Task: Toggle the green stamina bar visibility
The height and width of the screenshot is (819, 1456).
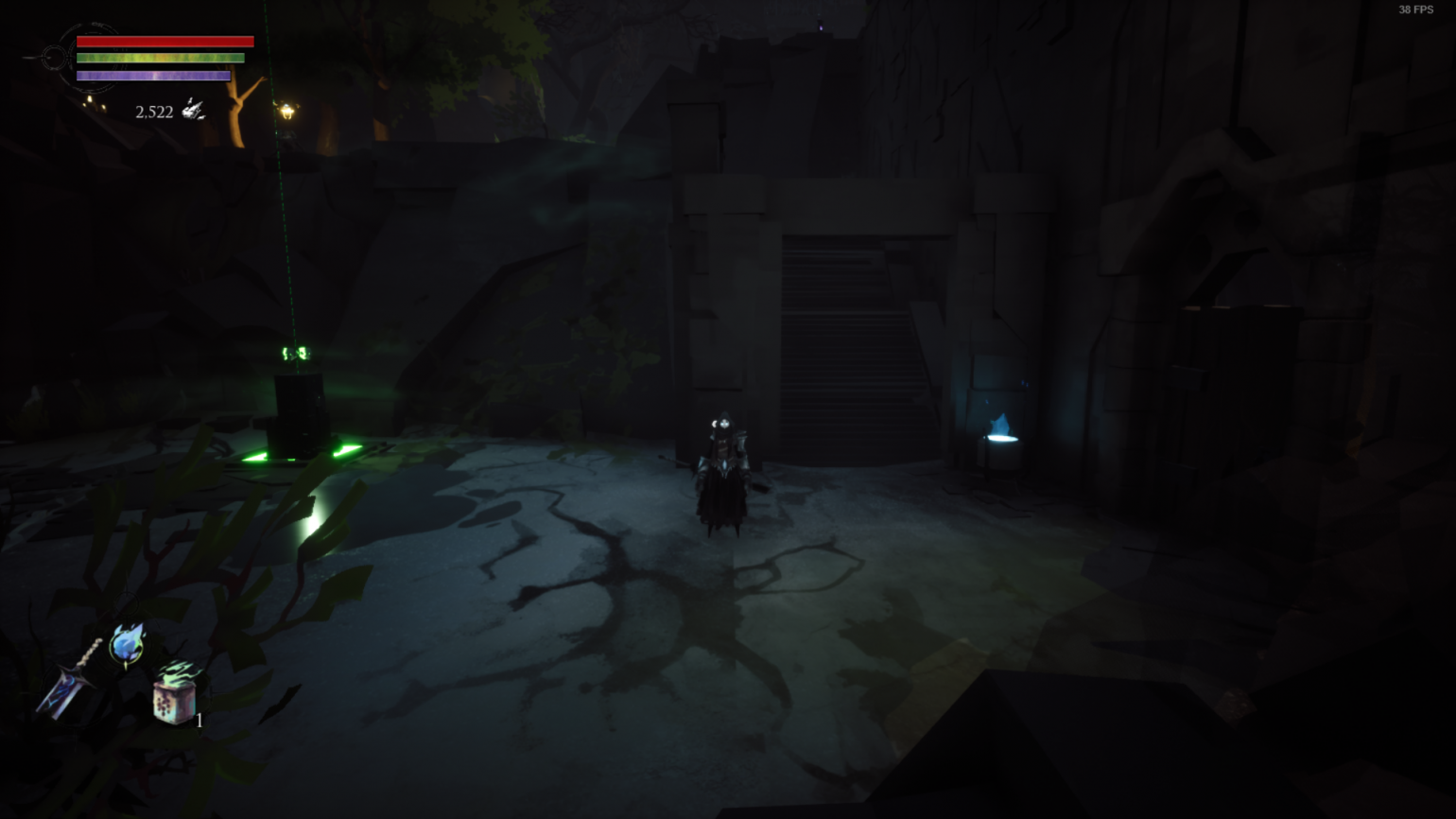Action: [x=159, y=57]
